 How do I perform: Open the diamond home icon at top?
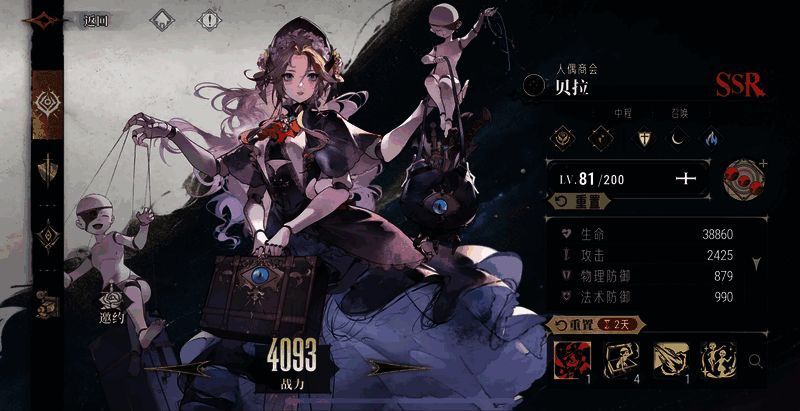pos(160,19)
